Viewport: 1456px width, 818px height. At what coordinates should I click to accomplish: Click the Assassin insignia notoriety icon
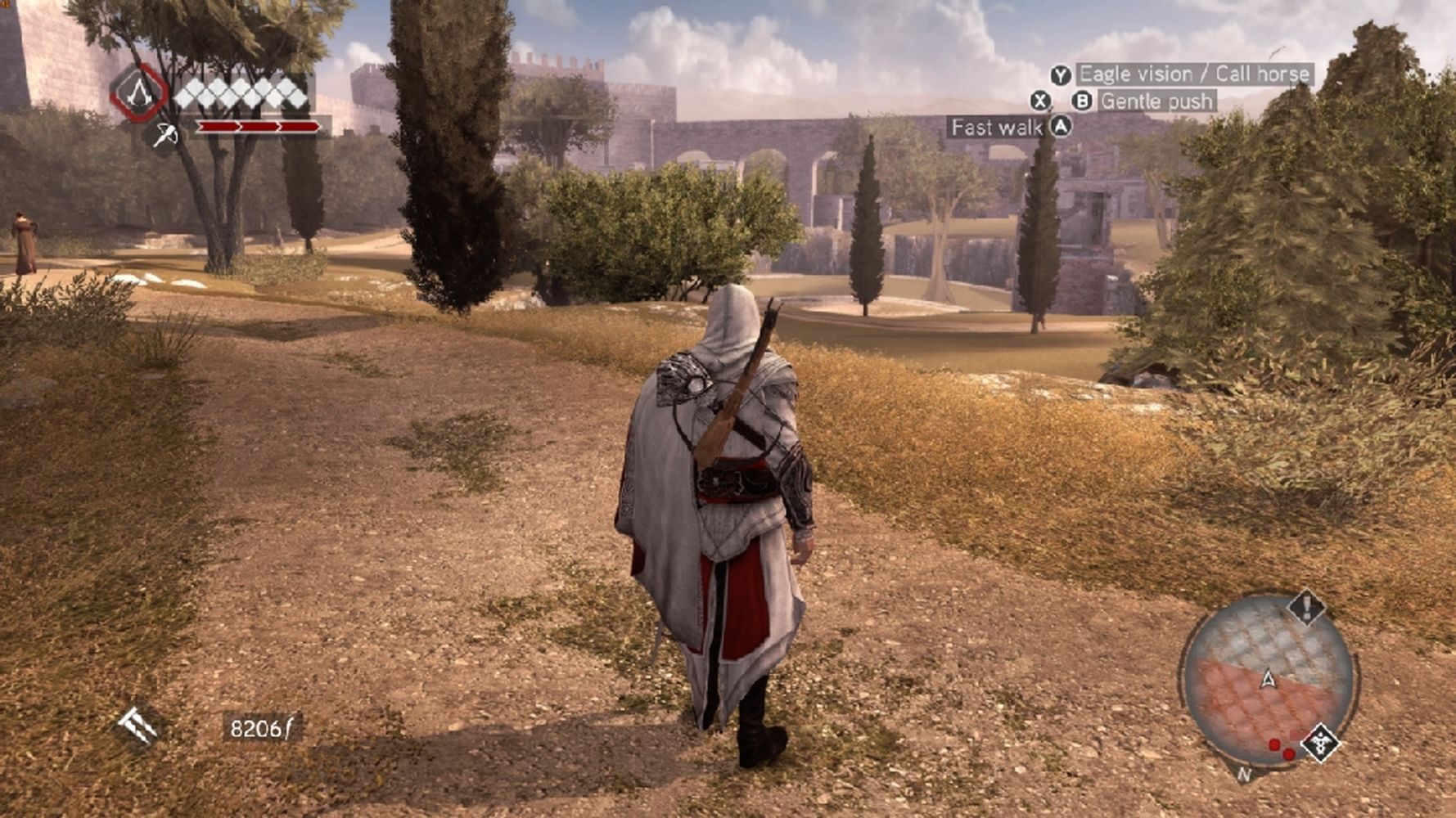(138, 93)
